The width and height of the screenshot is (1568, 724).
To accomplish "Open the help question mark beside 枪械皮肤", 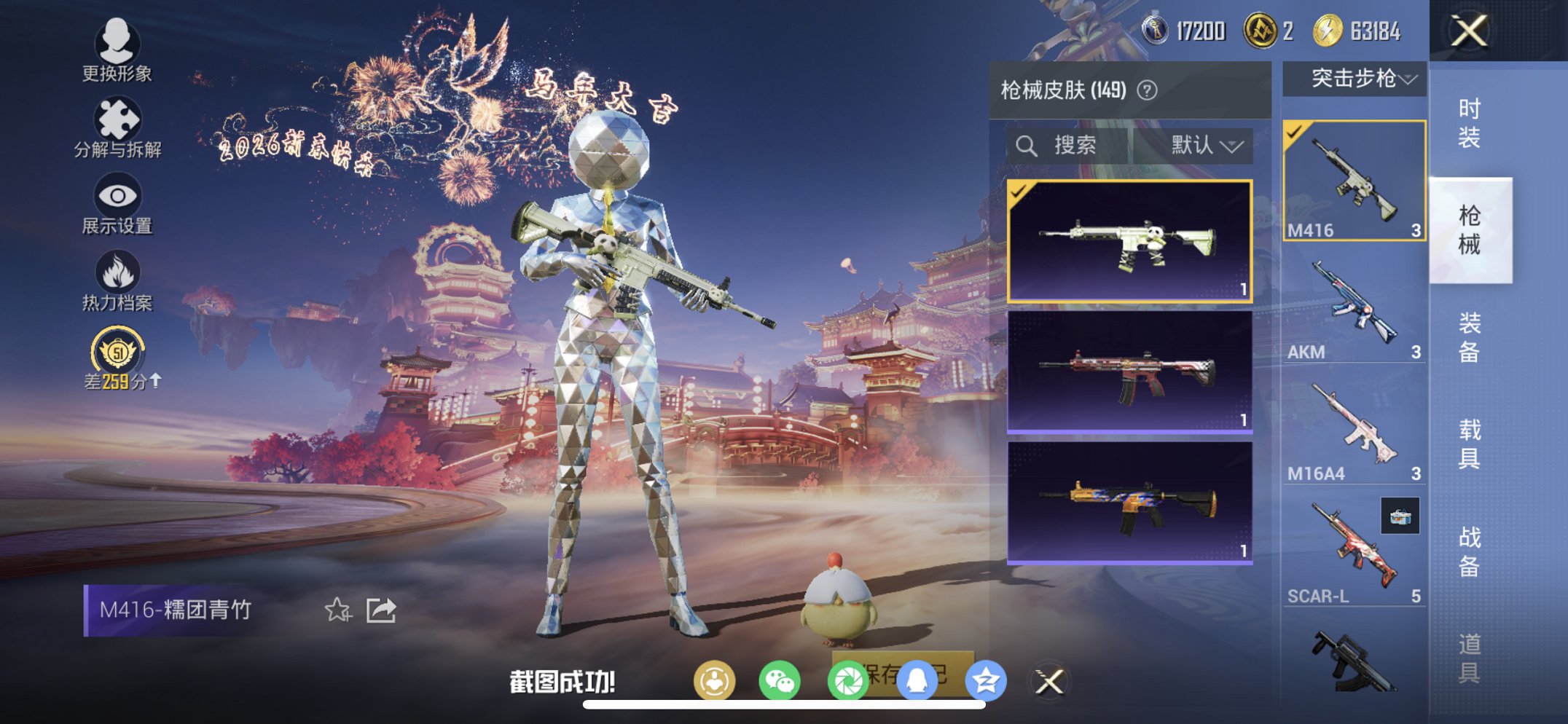I will click(1146, 90).
